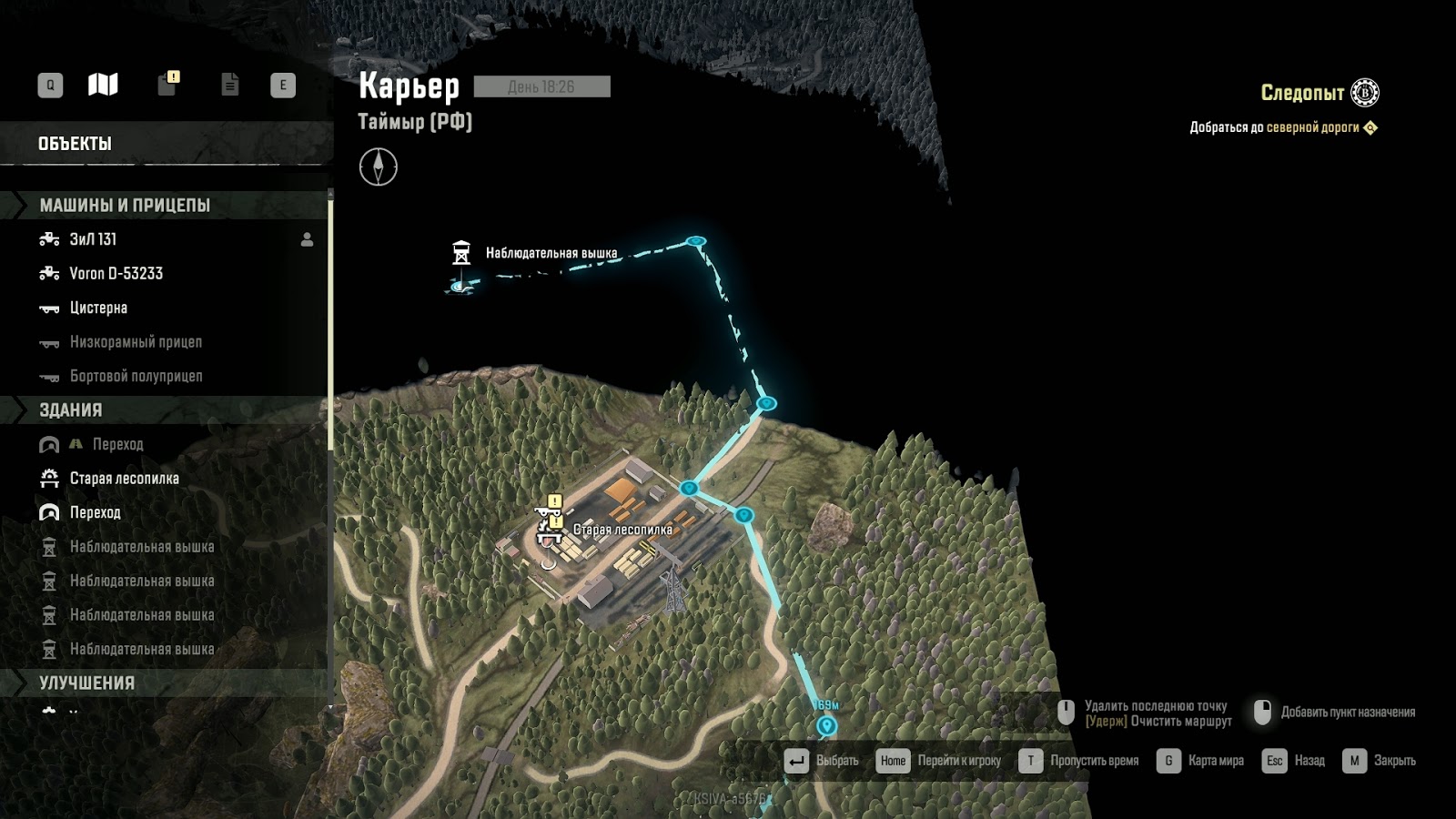Choose the Цистерна trailer entry
Viewport: 1456px width, 819px height.
(x=98, y=308)
